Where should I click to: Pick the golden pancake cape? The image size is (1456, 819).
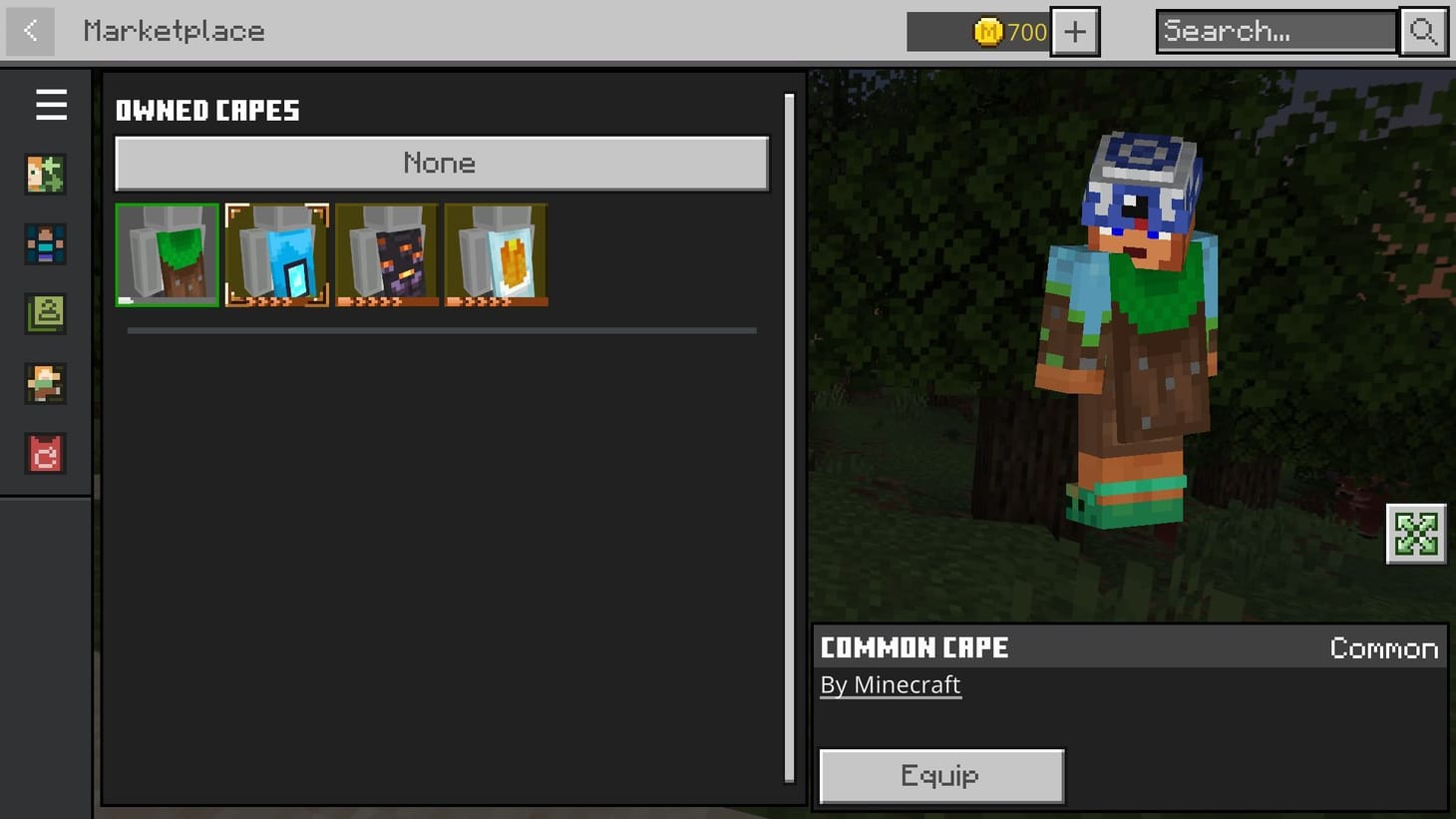tap(496, 254)
